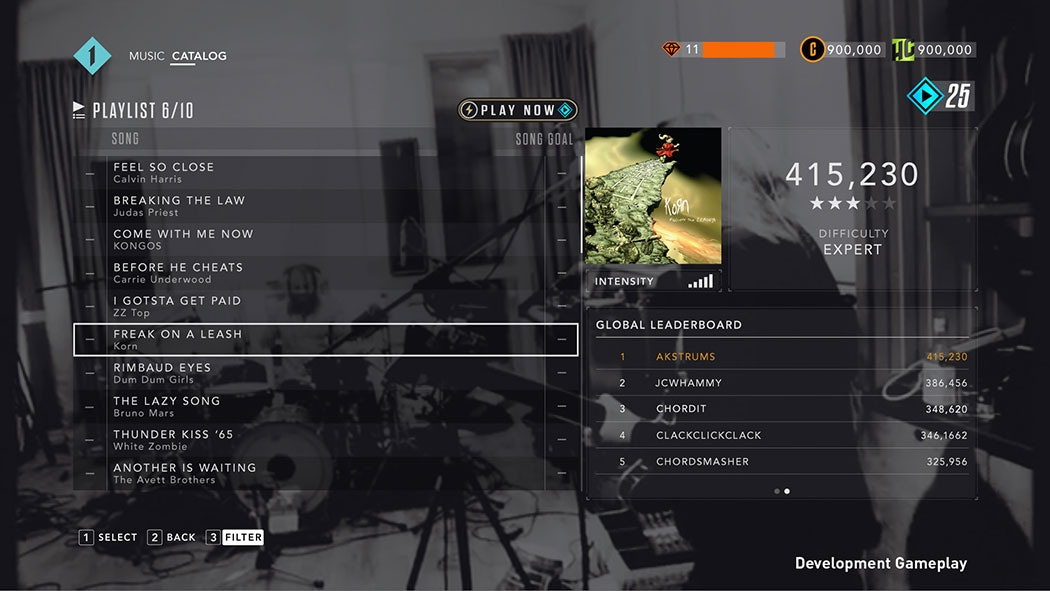1050x591 pixels.
Task: Select Rimbaud Eyes by Dum Dum Girls
Action: coord(325,373)
